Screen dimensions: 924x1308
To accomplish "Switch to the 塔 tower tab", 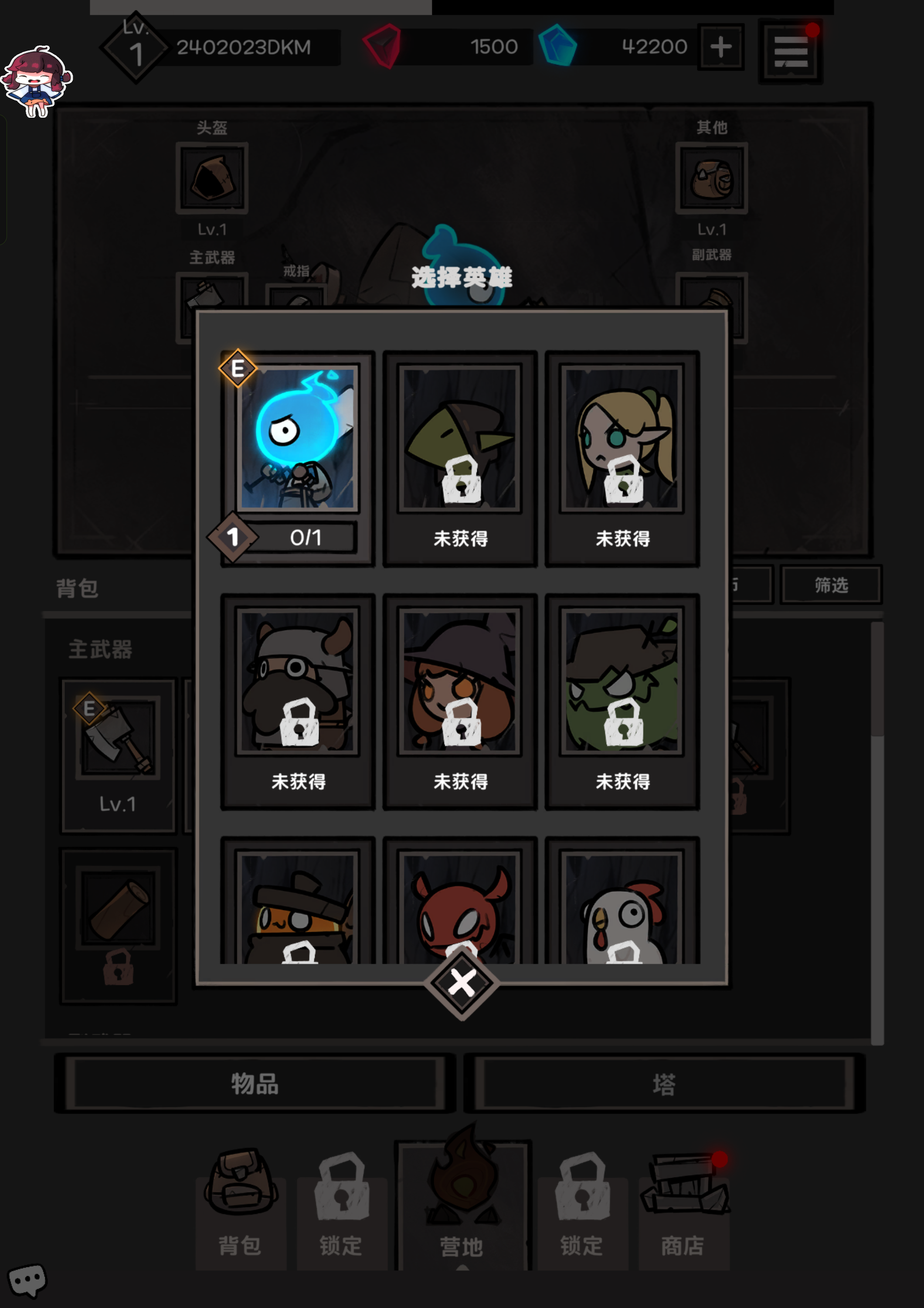I will coord(664,1083).
